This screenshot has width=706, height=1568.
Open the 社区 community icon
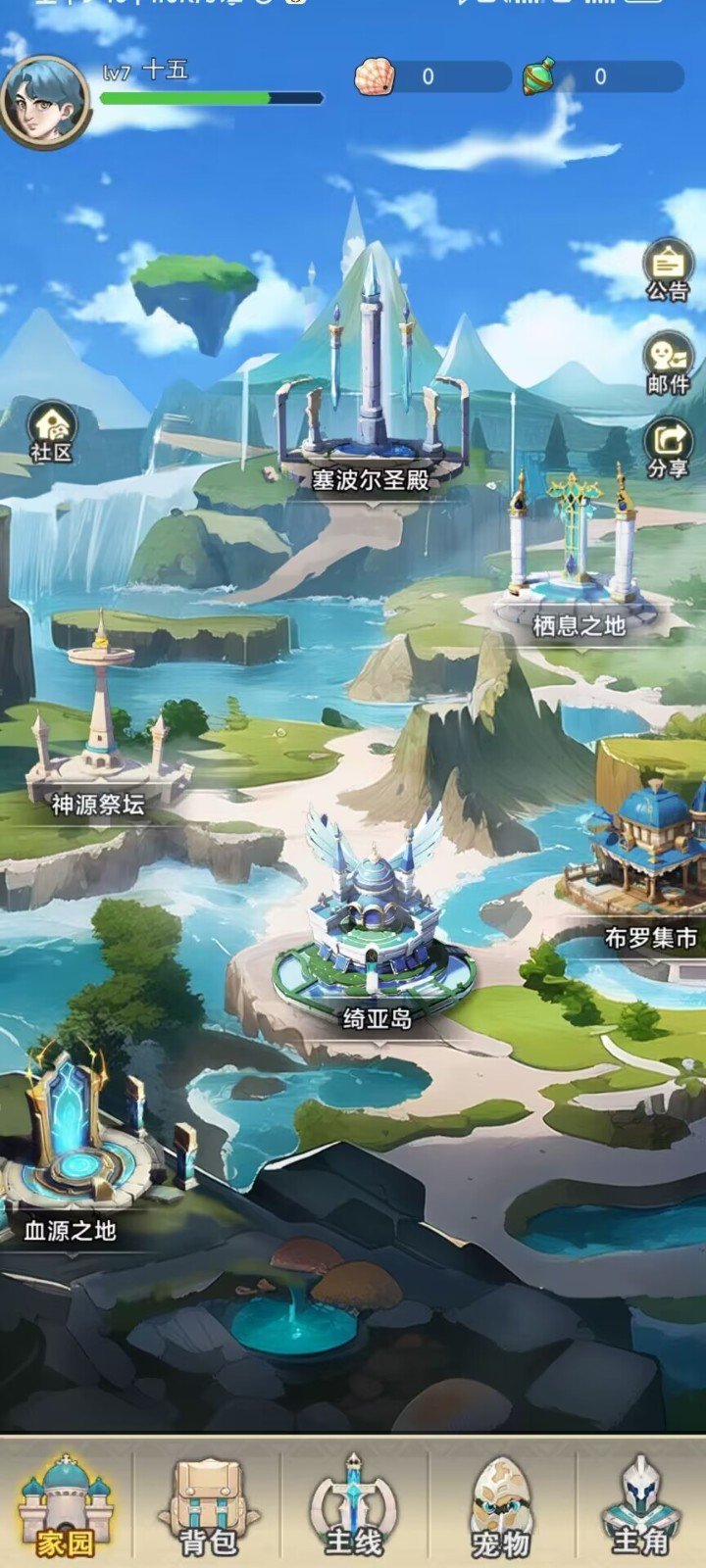tap(52, 431)
